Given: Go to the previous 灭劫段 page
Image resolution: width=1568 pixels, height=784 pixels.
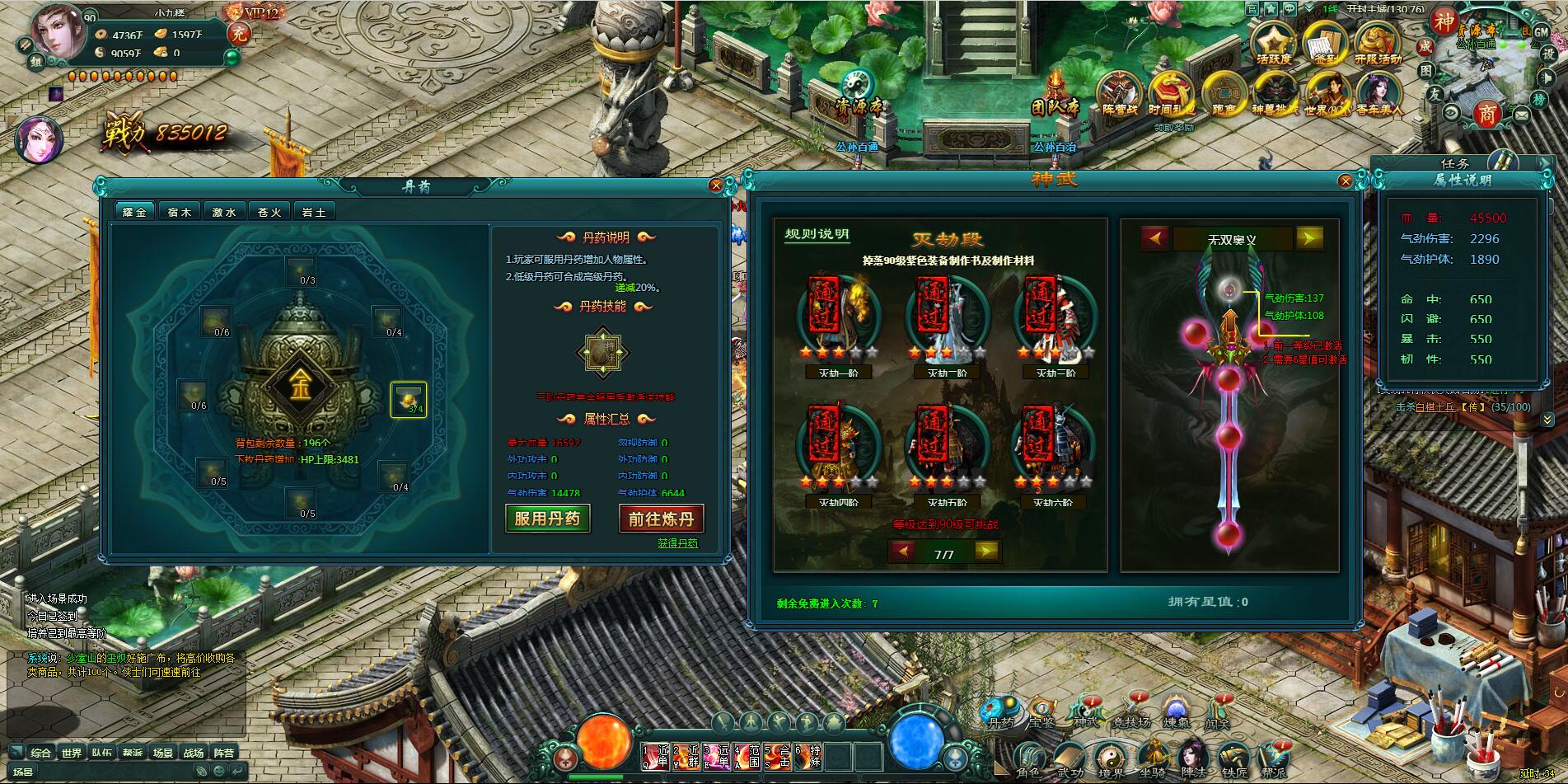Looking at the screenshot, I should tap(904, 551).
